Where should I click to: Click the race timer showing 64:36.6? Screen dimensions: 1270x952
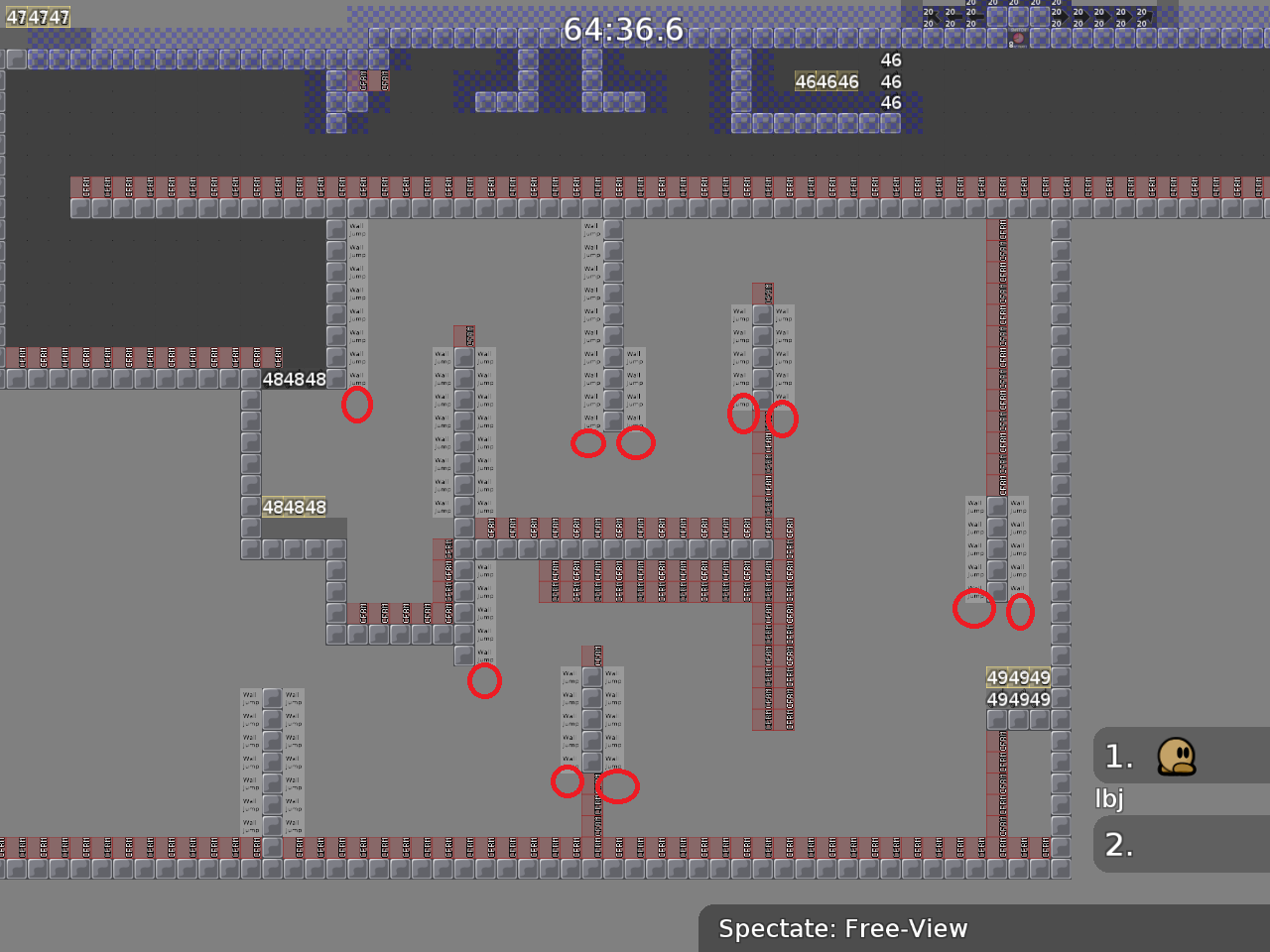[623, 30]
